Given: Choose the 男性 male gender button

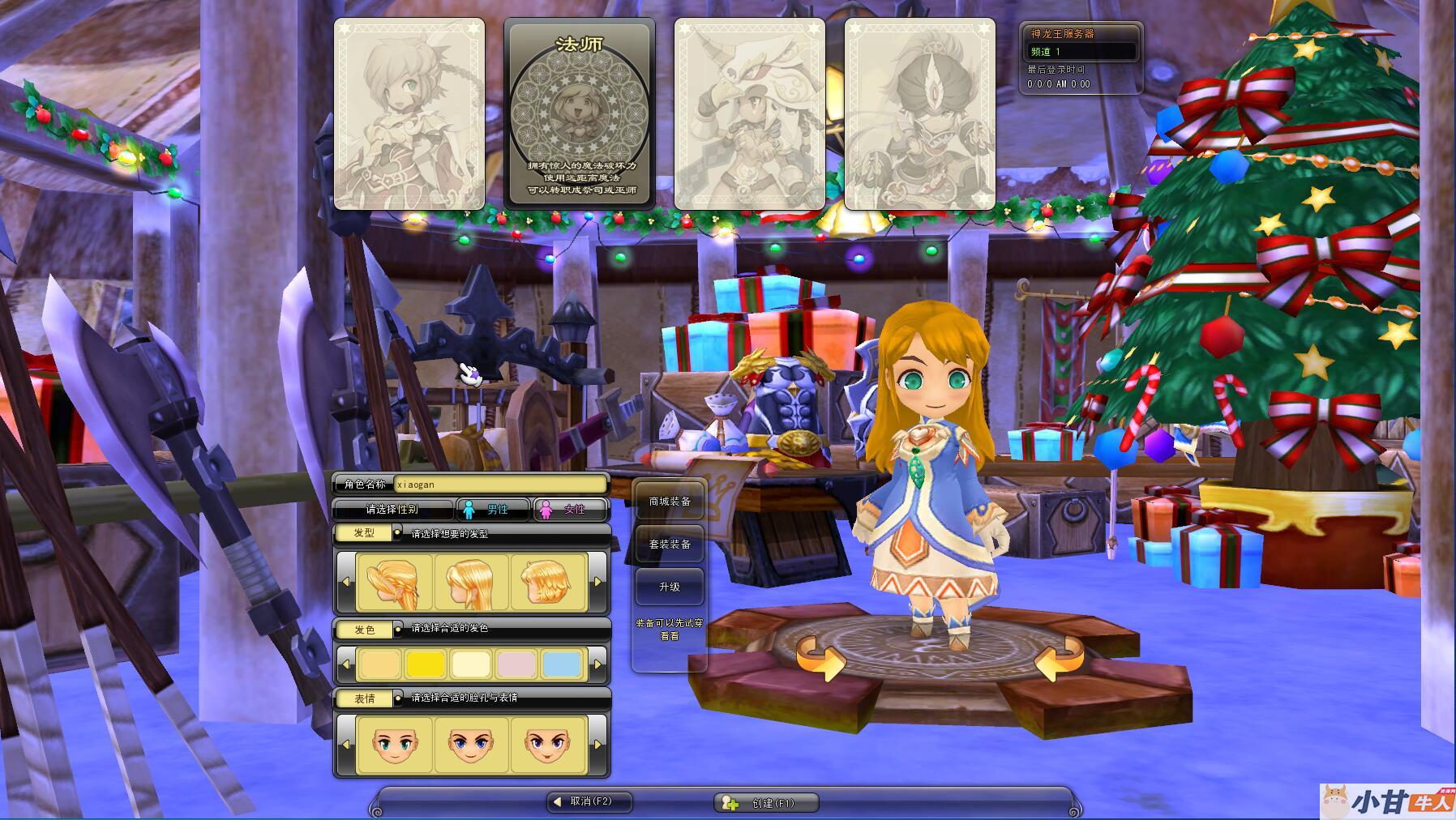Looking at the screenshot, I should (x=491, y=510).
